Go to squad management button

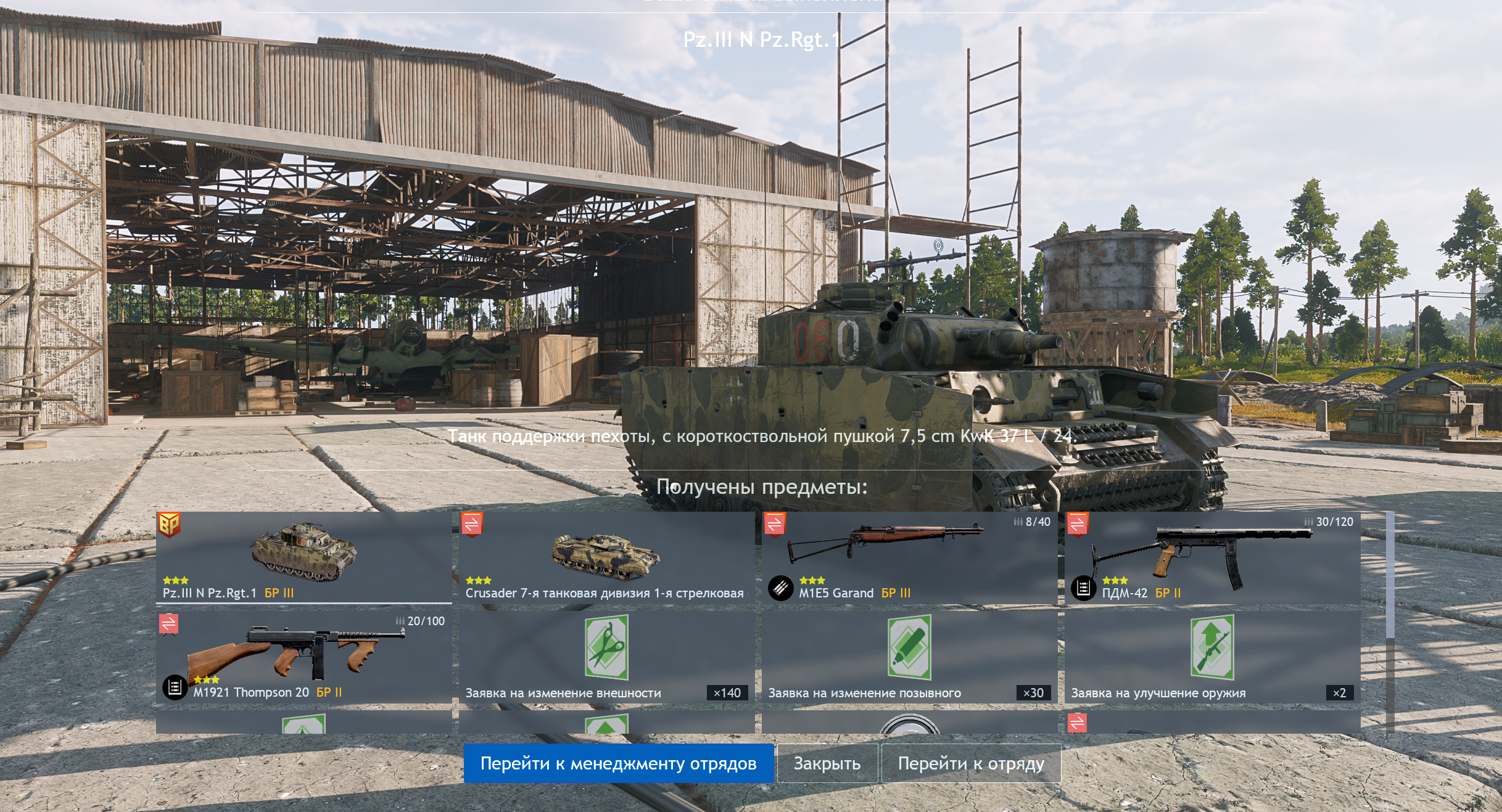point(618,763)
